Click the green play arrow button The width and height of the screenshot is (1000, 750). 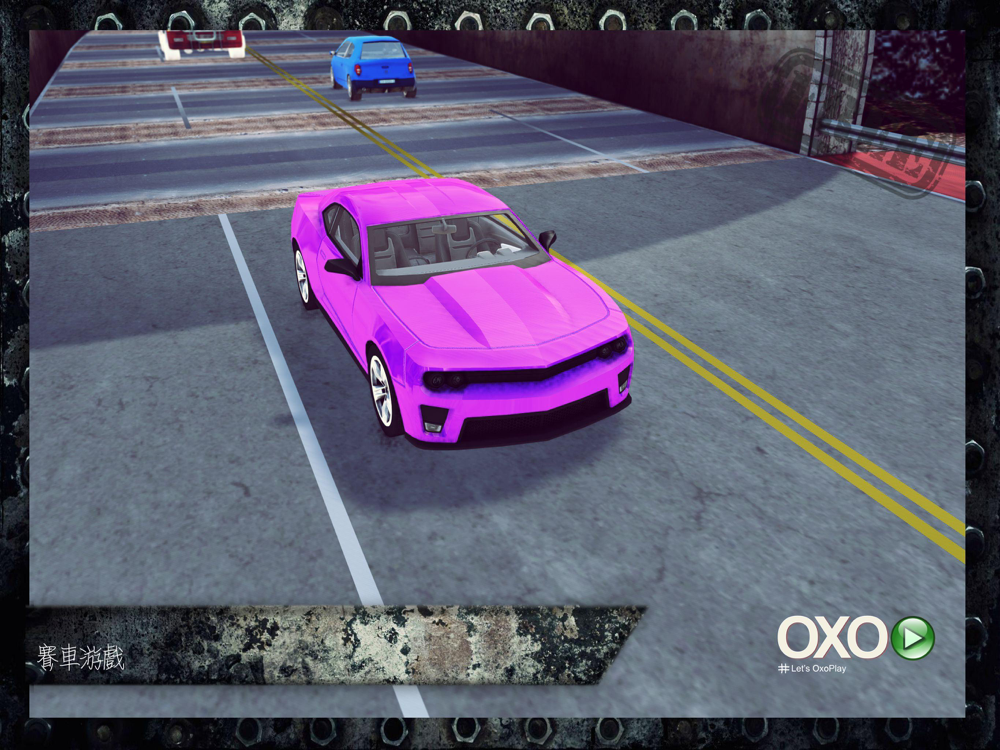[912, 638]
